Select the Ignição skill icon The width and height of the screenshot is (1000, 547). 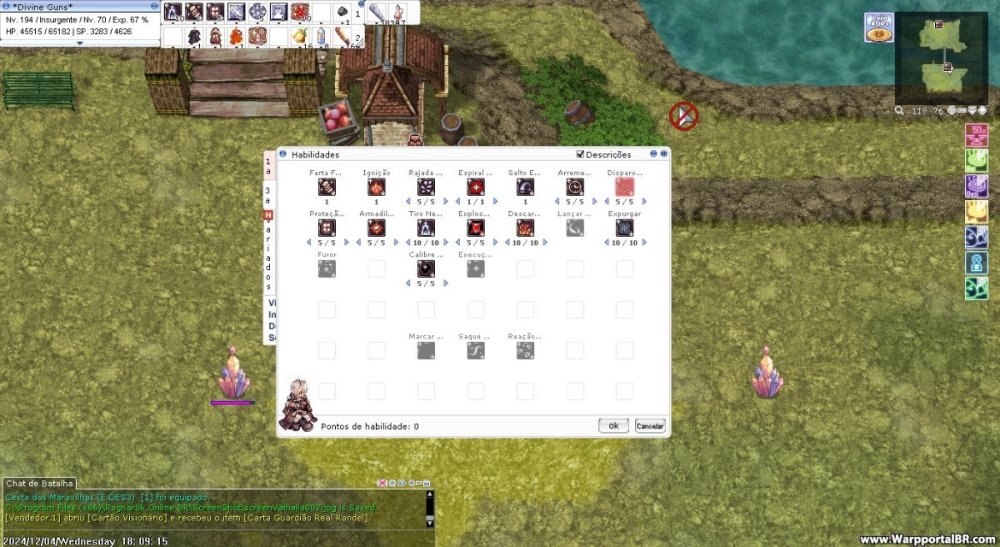point(376,186)
